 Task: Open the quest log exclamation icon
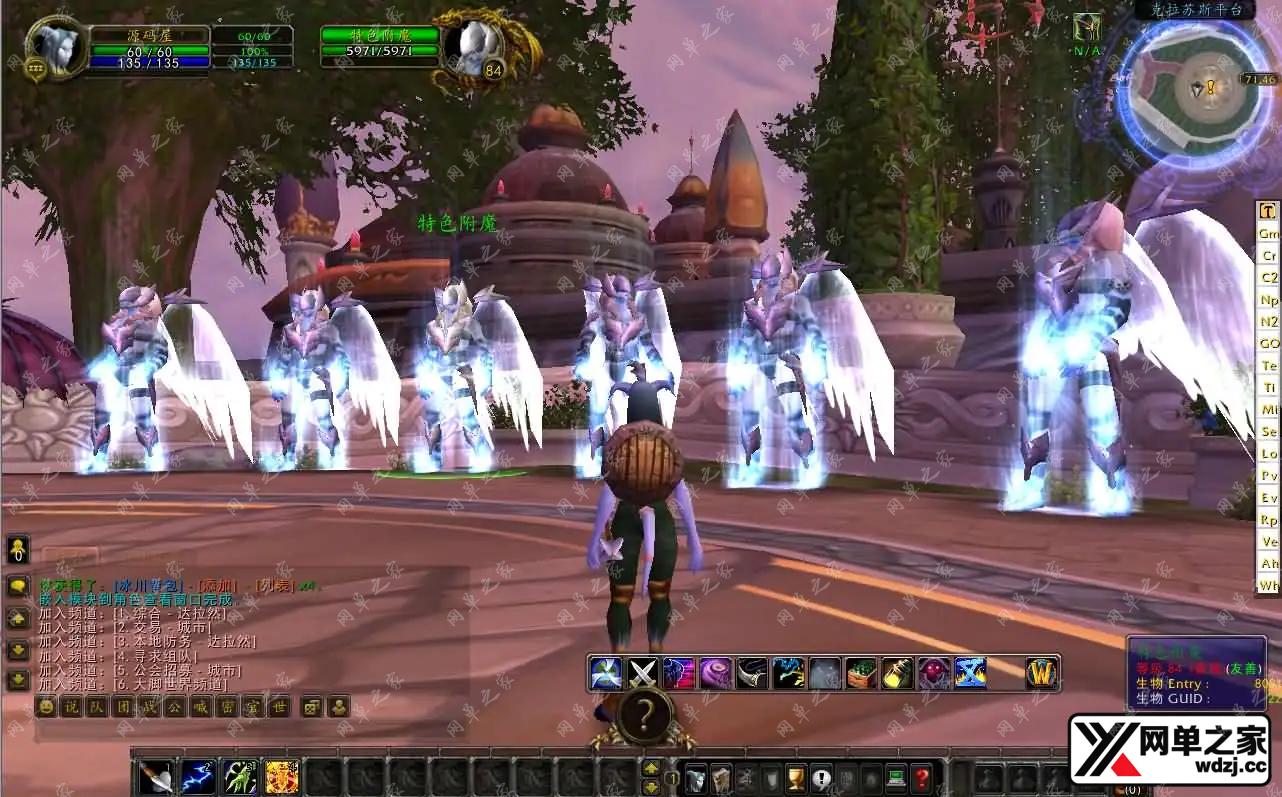[x=821, y=777]
